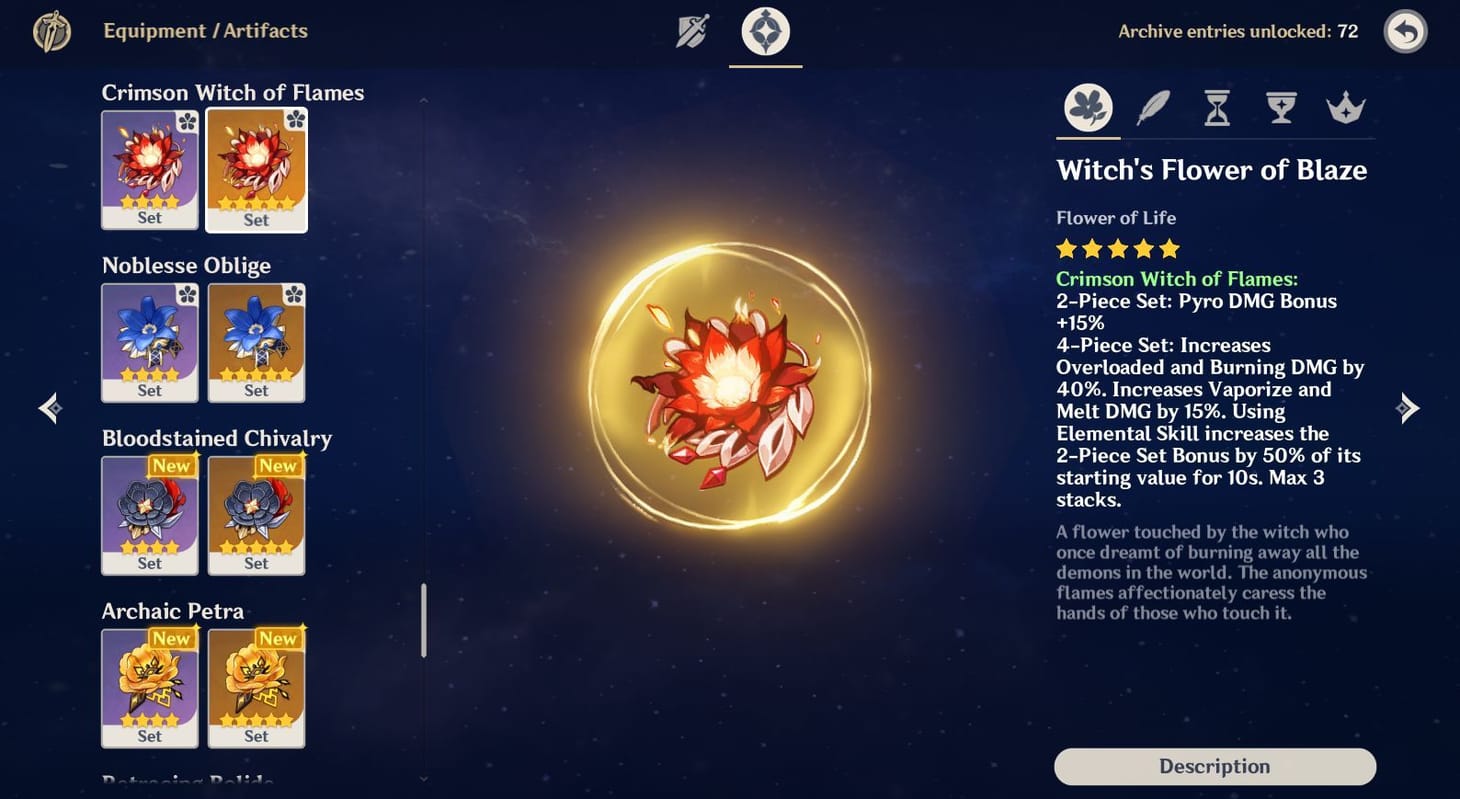This screenshot has height=799, width=1460.
Task: Click the up chevron above the set list
Action: [423, 97]
